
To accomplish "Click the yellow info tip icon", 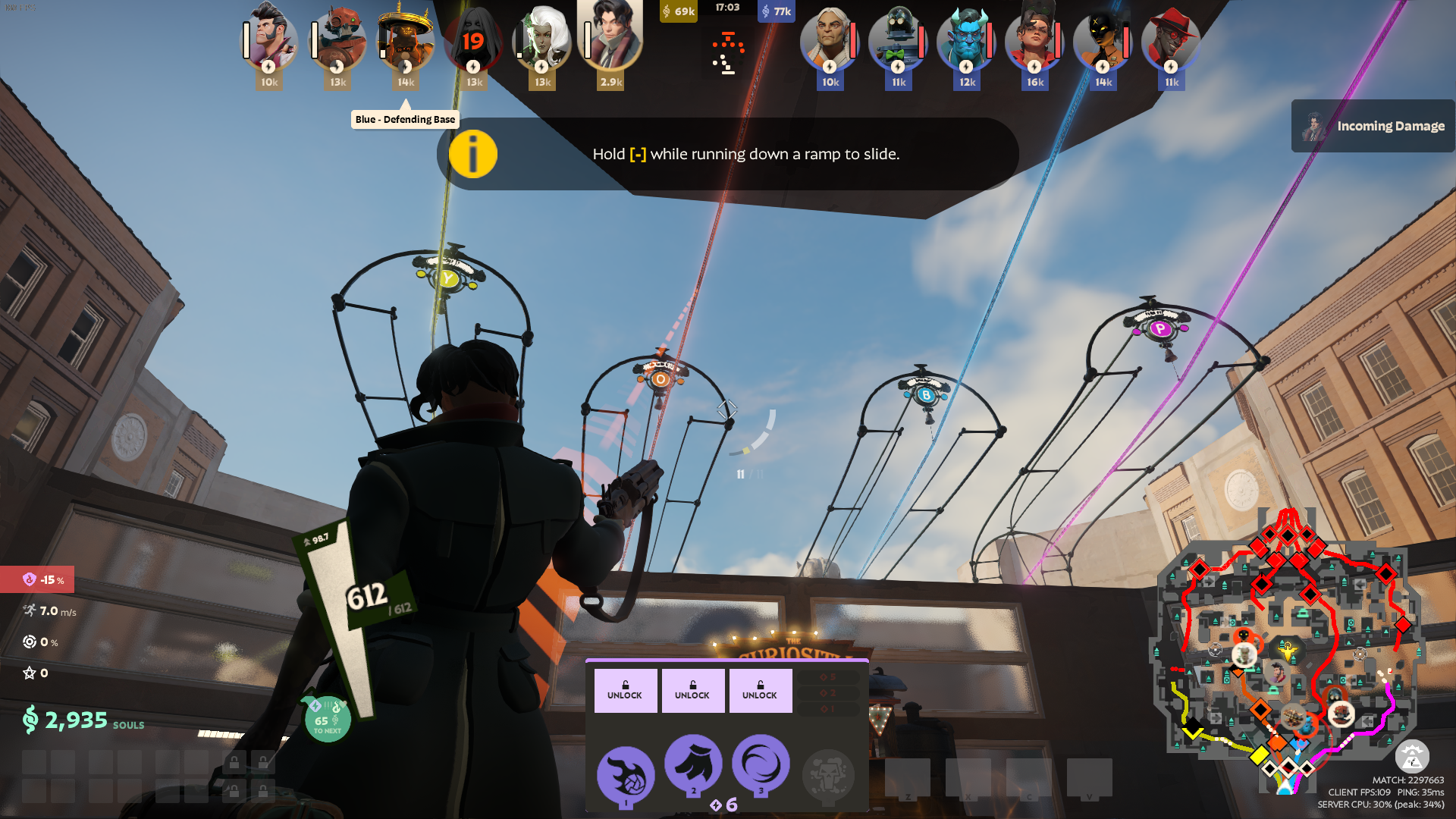I will (472, 154).
